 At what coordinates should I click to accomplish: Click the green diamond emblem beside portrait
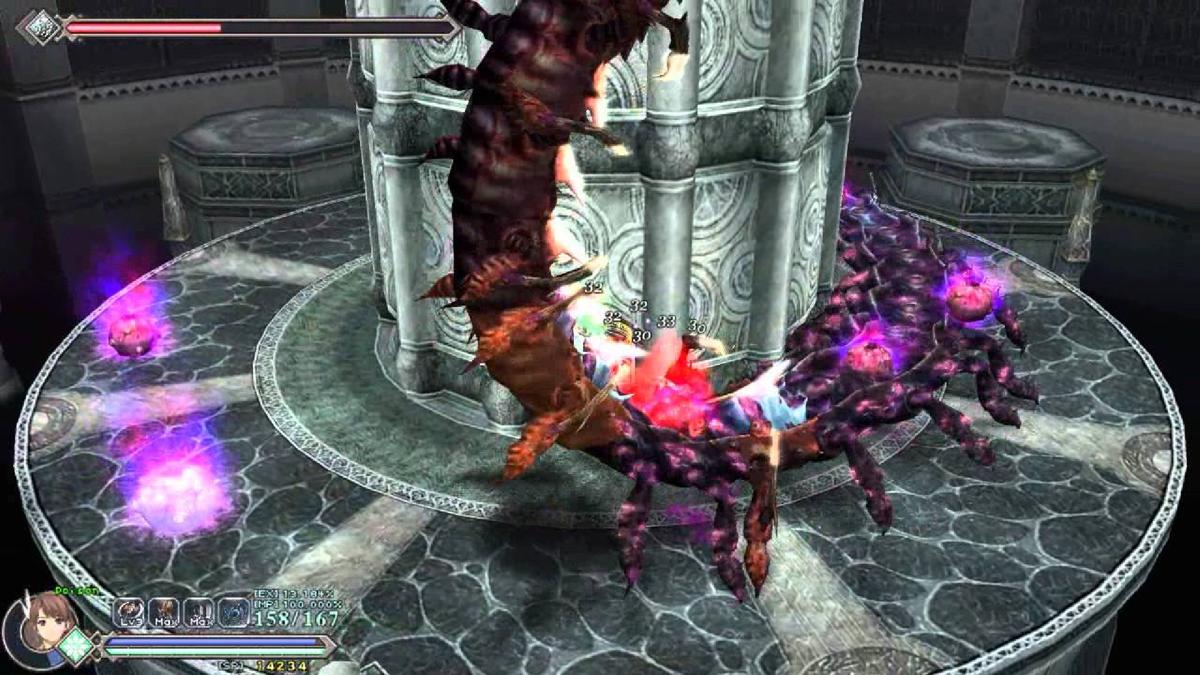(76, 646)
